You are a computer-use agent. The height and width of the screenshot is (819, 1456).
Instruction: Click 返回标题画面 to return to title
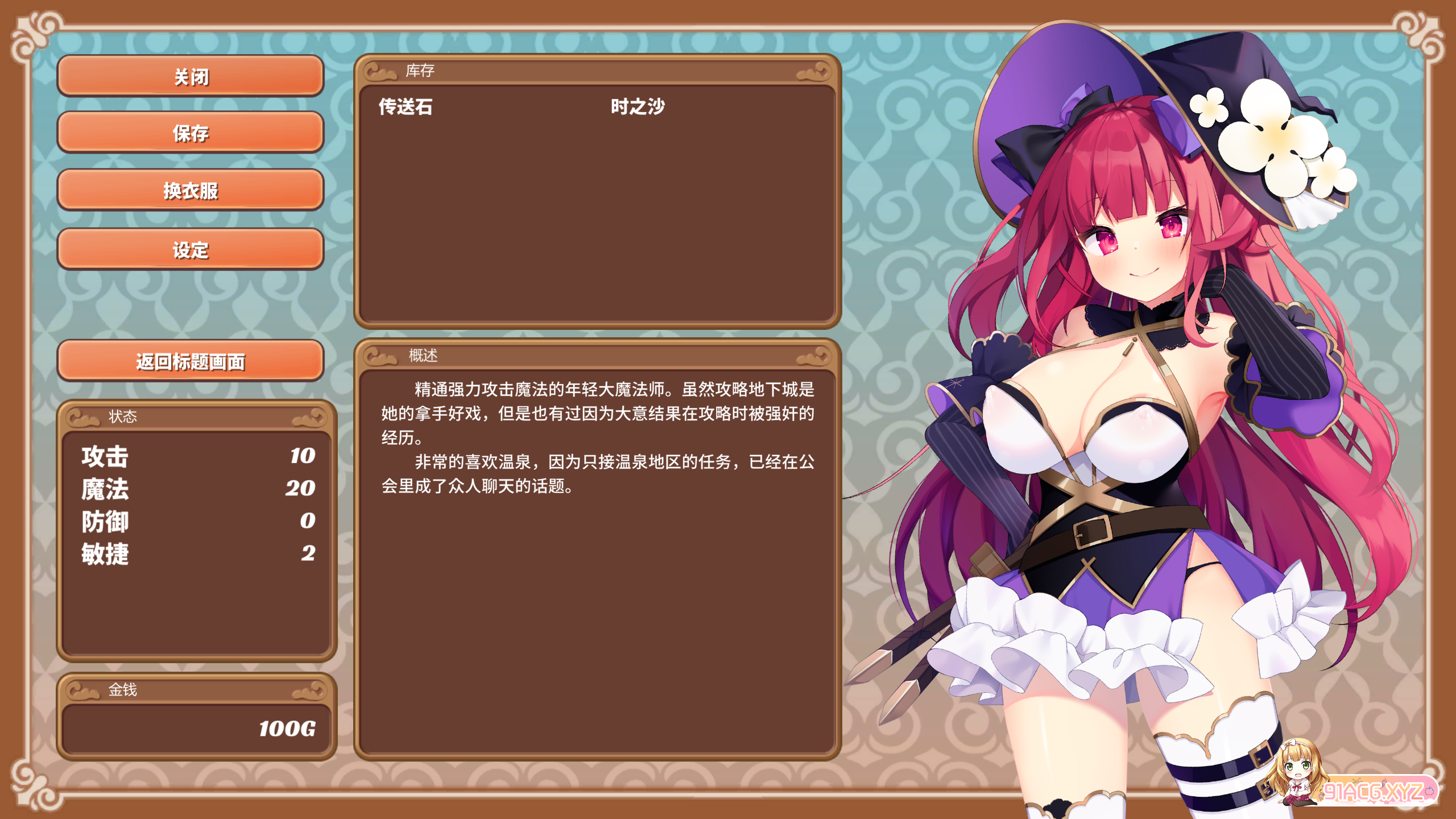tap(191, 362)
